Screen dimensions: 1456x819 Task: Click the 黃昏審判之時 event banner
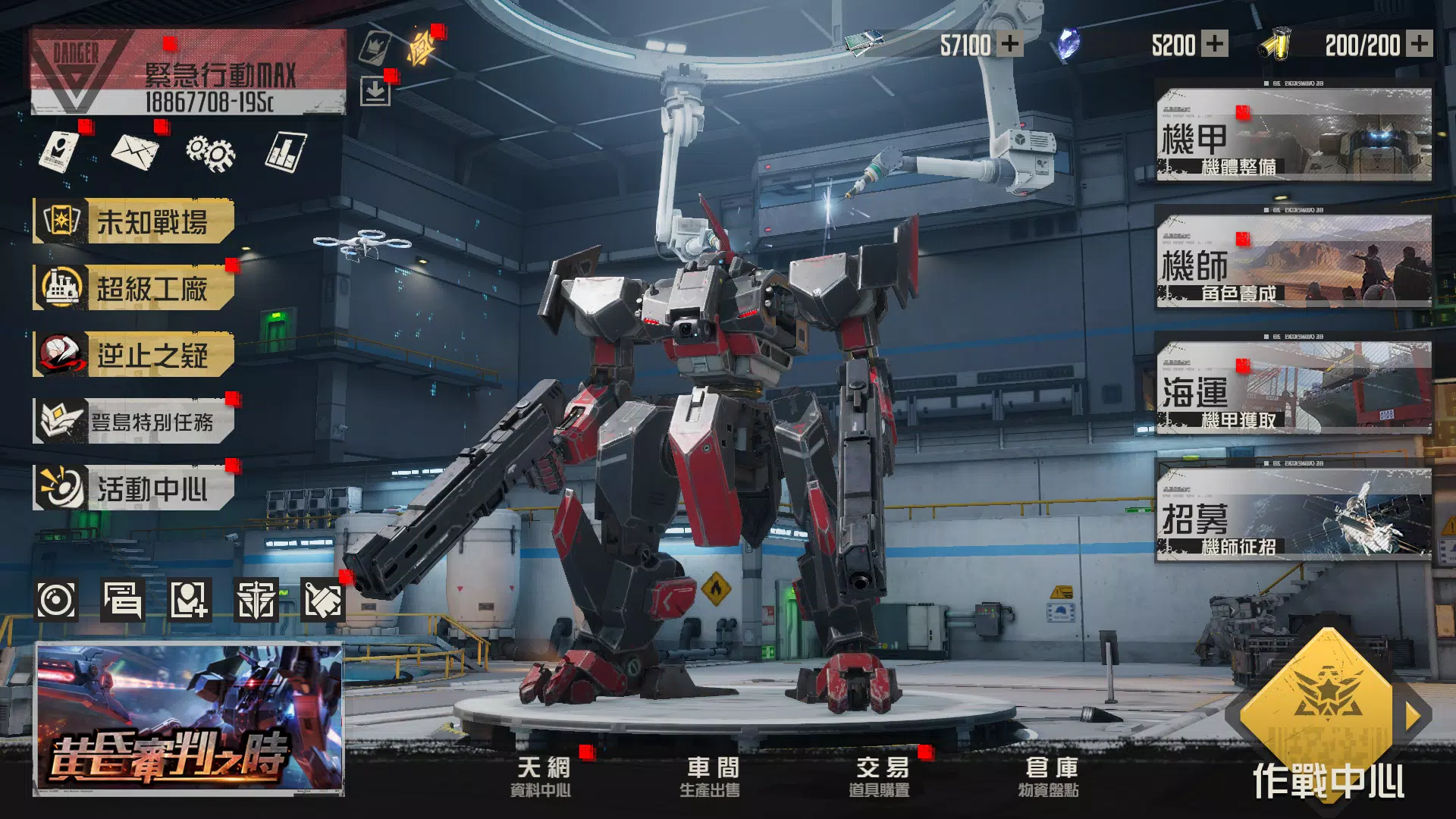[189, 719]
